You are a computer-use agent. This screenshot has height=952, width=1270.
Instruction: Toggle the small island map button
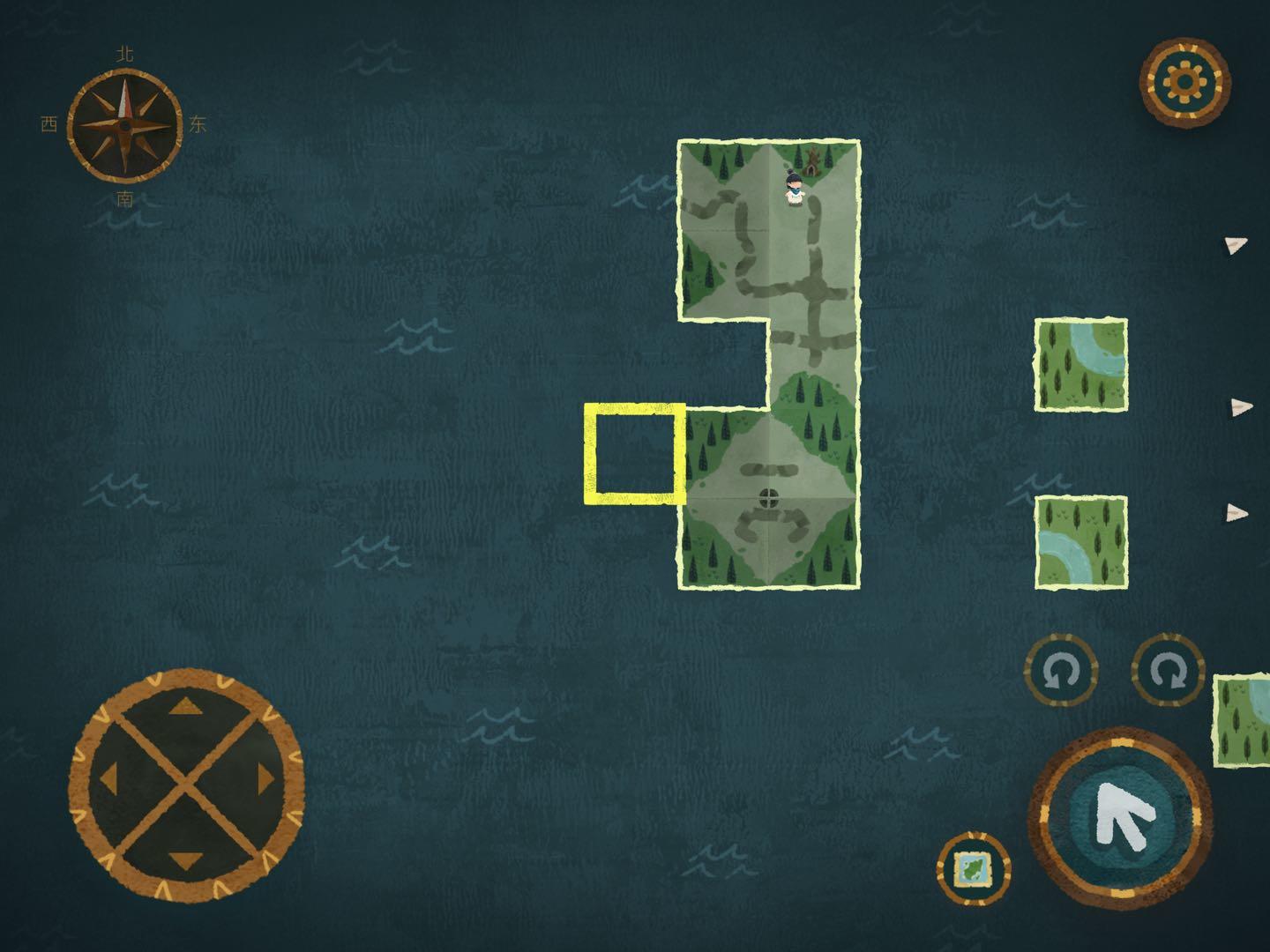point(974,869)
